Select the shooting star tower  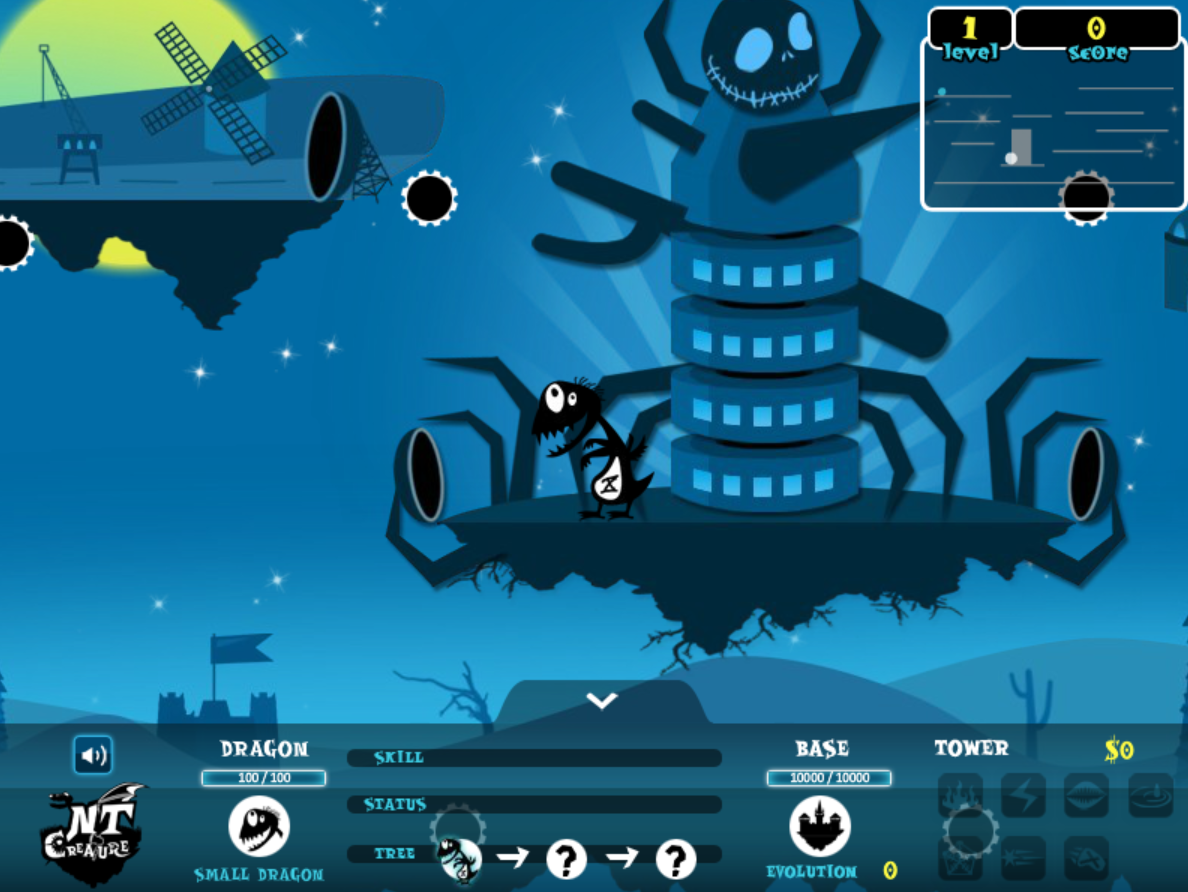coord(1023,857)
